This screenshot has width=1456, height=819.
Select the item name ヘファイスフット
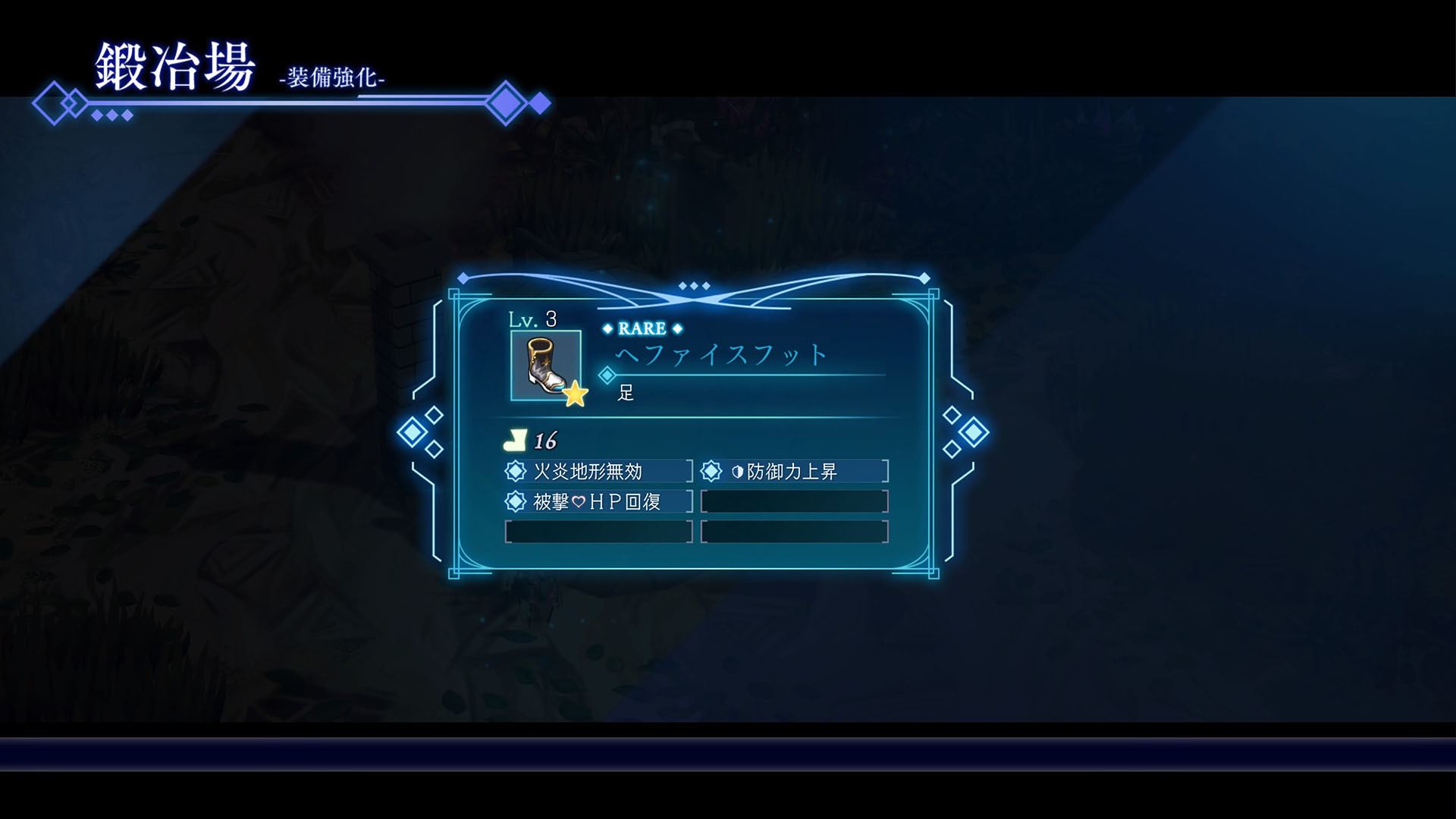pyautogui.click(x=720, y=355)
